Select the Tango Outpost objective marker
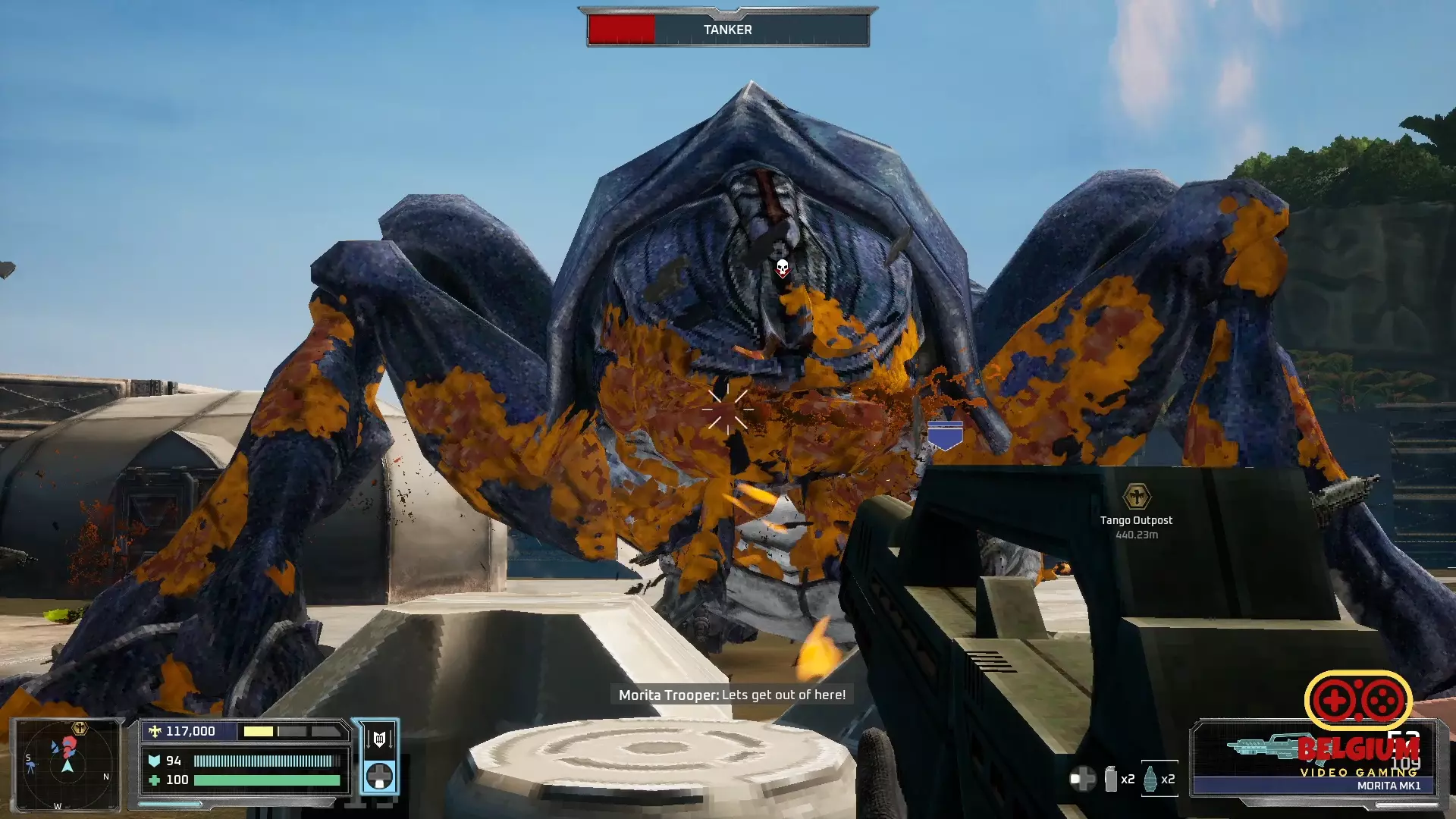The width and height of the screenshot is (1456, 819). coord(1136,497)
